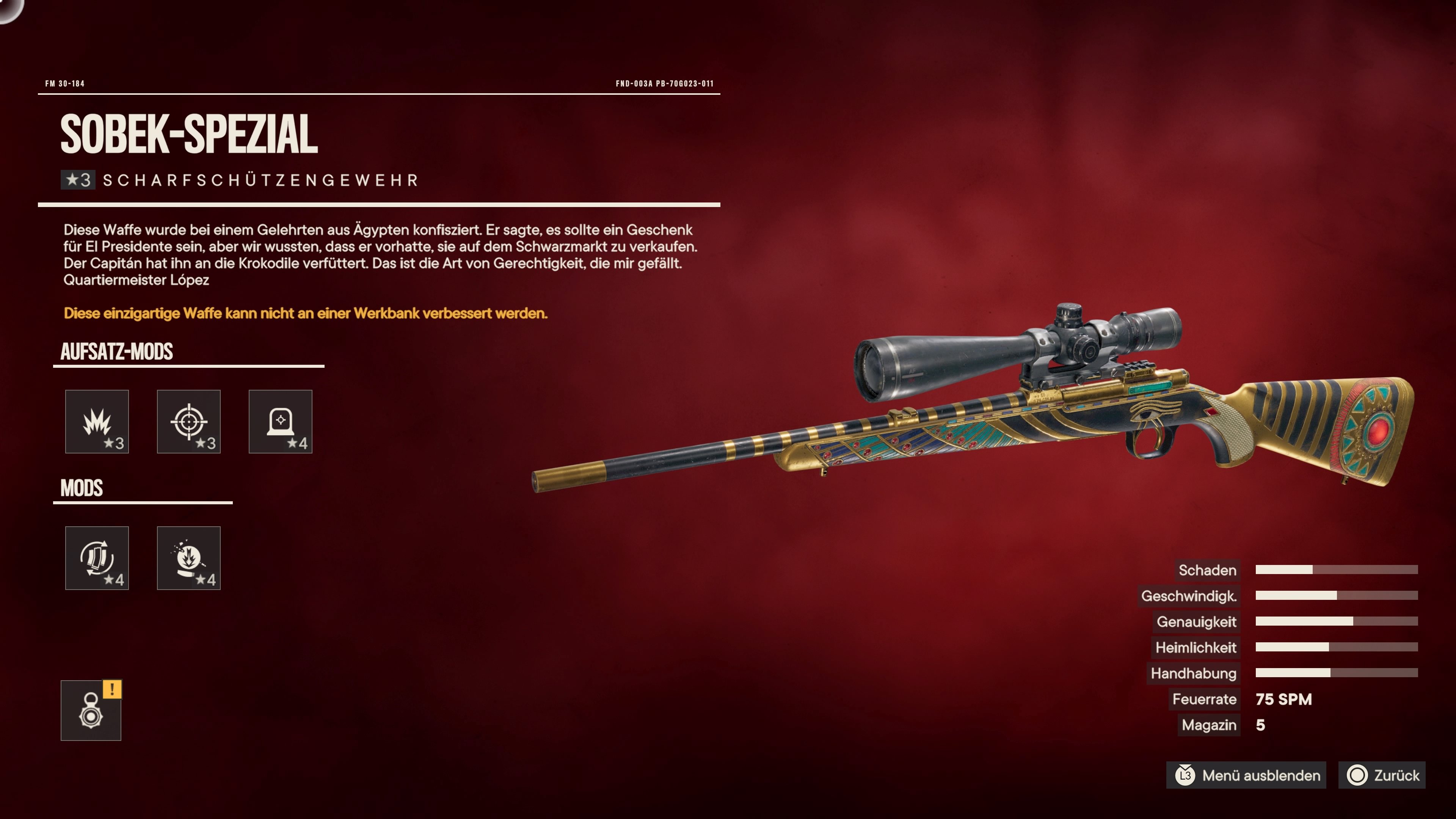Hide the menu with Menü ausblenden

(x=1247, y=775)
